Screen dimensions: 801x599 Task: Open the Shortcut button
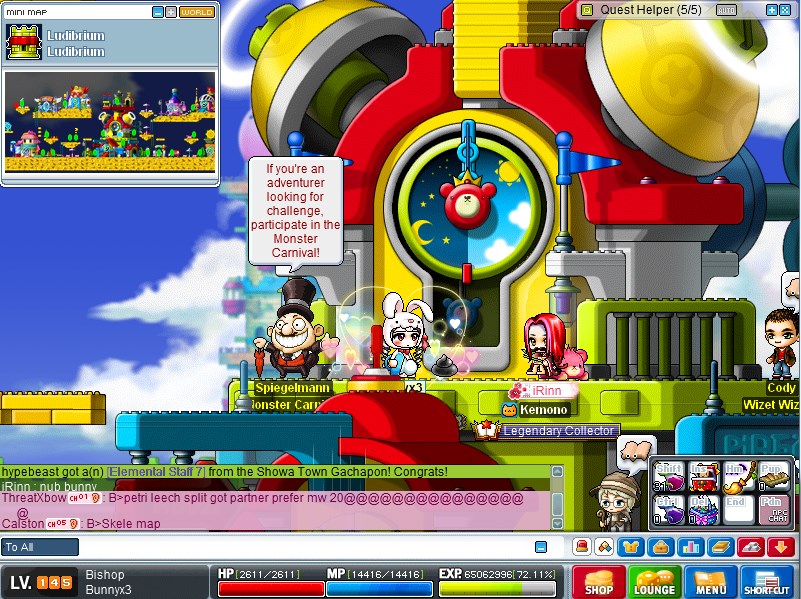tap(768, 582)
